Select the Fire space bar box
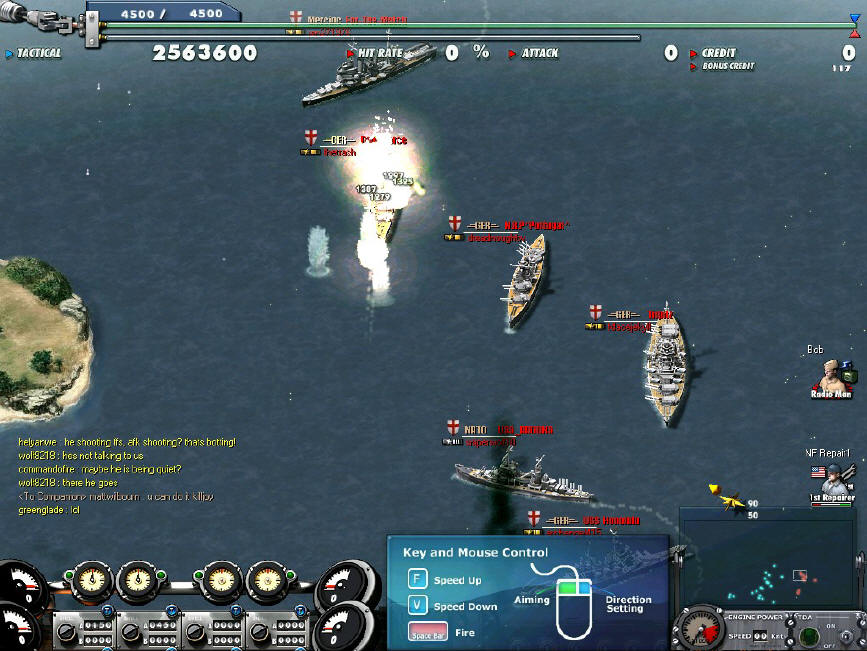Viewport: 867px width, 651px height. click(426, 632)
